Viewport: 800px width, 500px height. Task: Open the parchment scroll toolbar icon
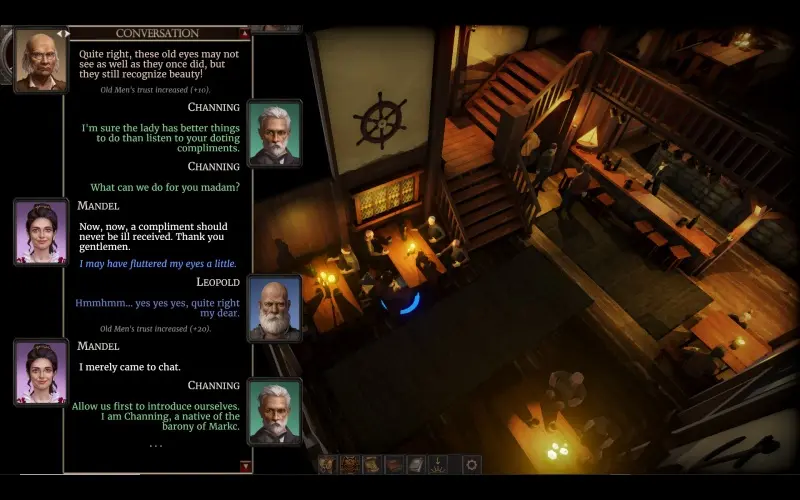(372, 464)
